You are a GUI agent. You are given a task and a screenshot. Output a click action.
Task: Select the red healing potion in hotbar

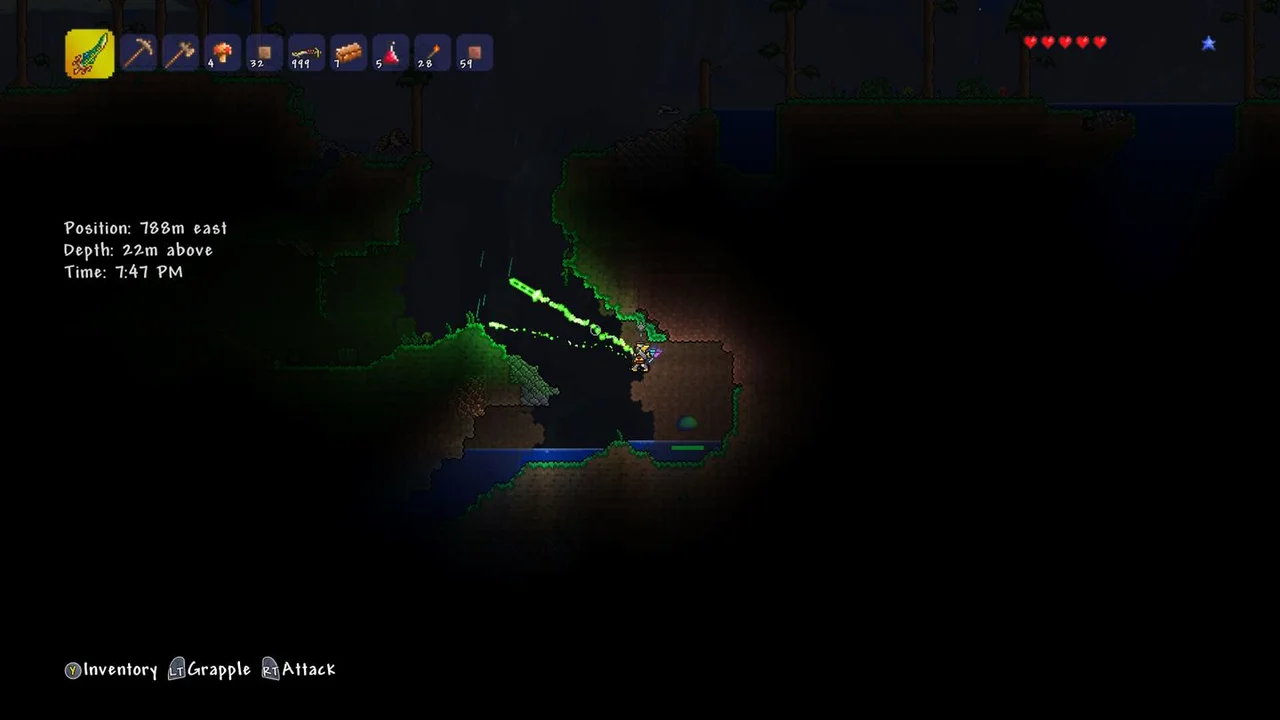click(390, 52)
